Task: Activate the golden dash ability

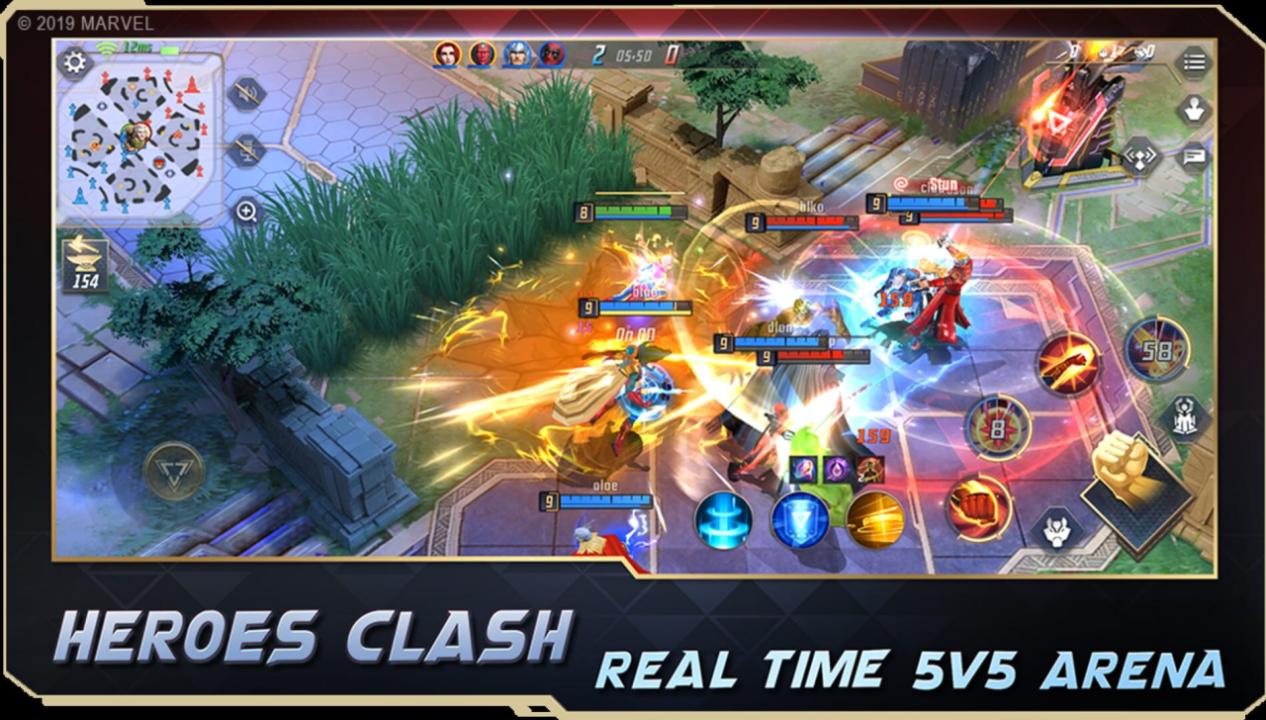Action: (x=875, y=520)
